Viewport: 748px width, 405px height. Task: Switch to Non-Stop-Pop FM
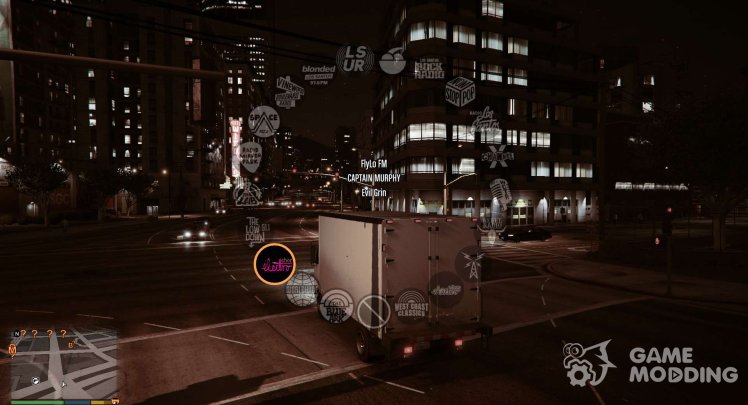[x=460, y=91]
